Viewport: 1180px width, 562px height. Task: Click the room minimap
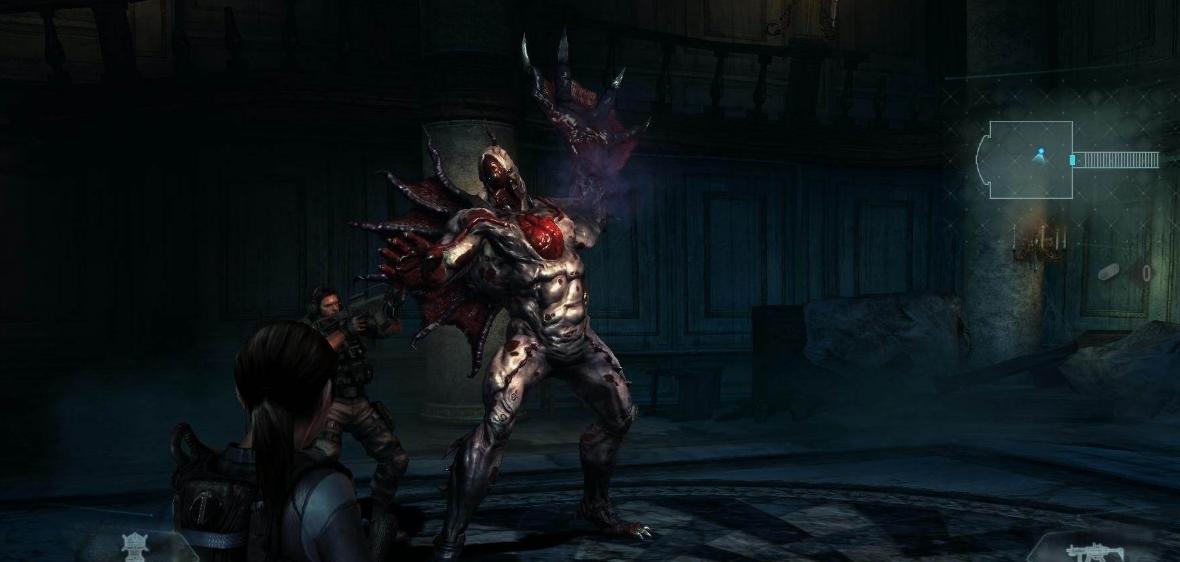(x=1030, y=160)
